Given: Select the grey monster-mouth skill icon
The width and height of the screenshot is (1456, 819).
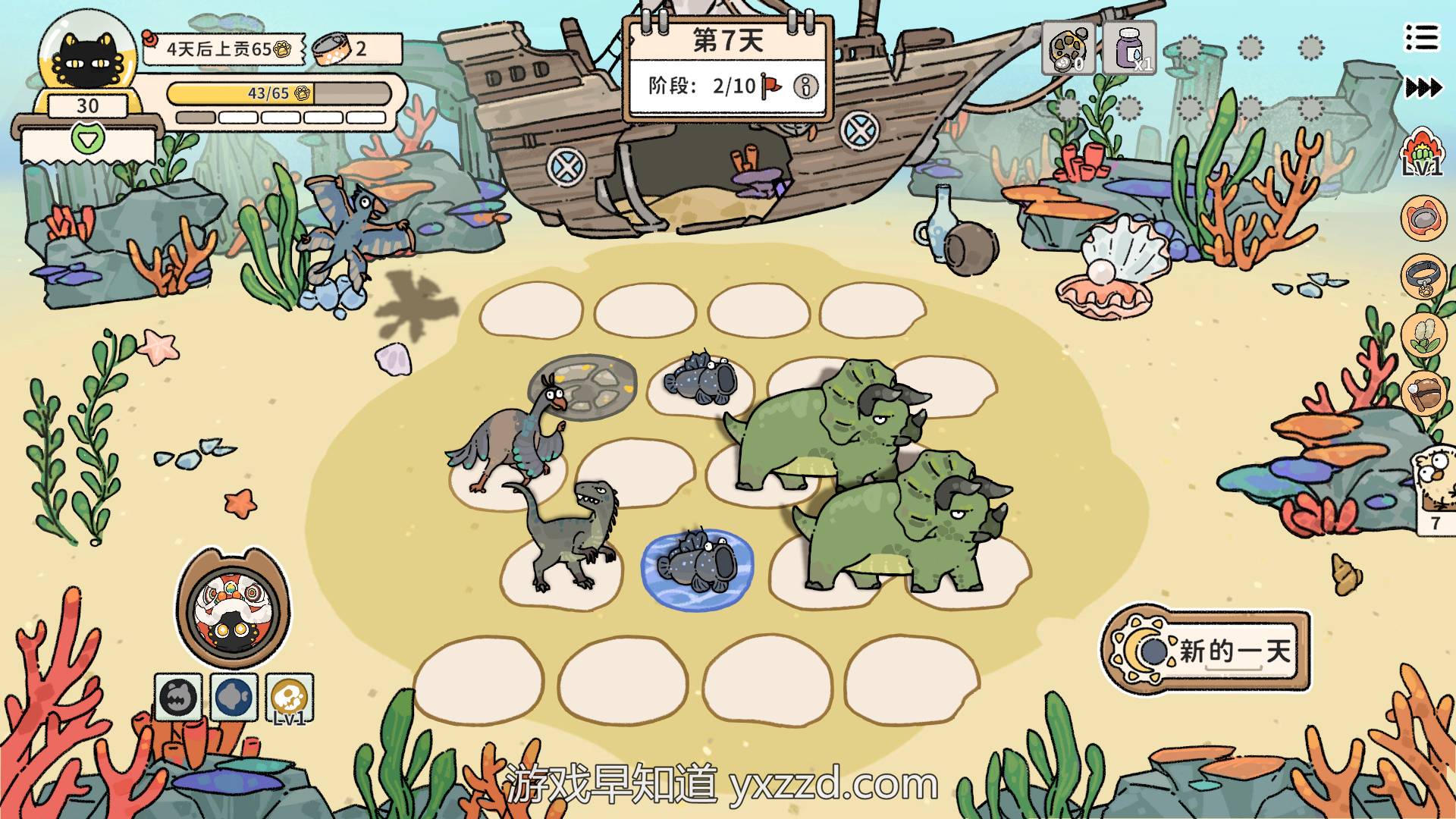Looking at the screenshot, I should (178, 697).
